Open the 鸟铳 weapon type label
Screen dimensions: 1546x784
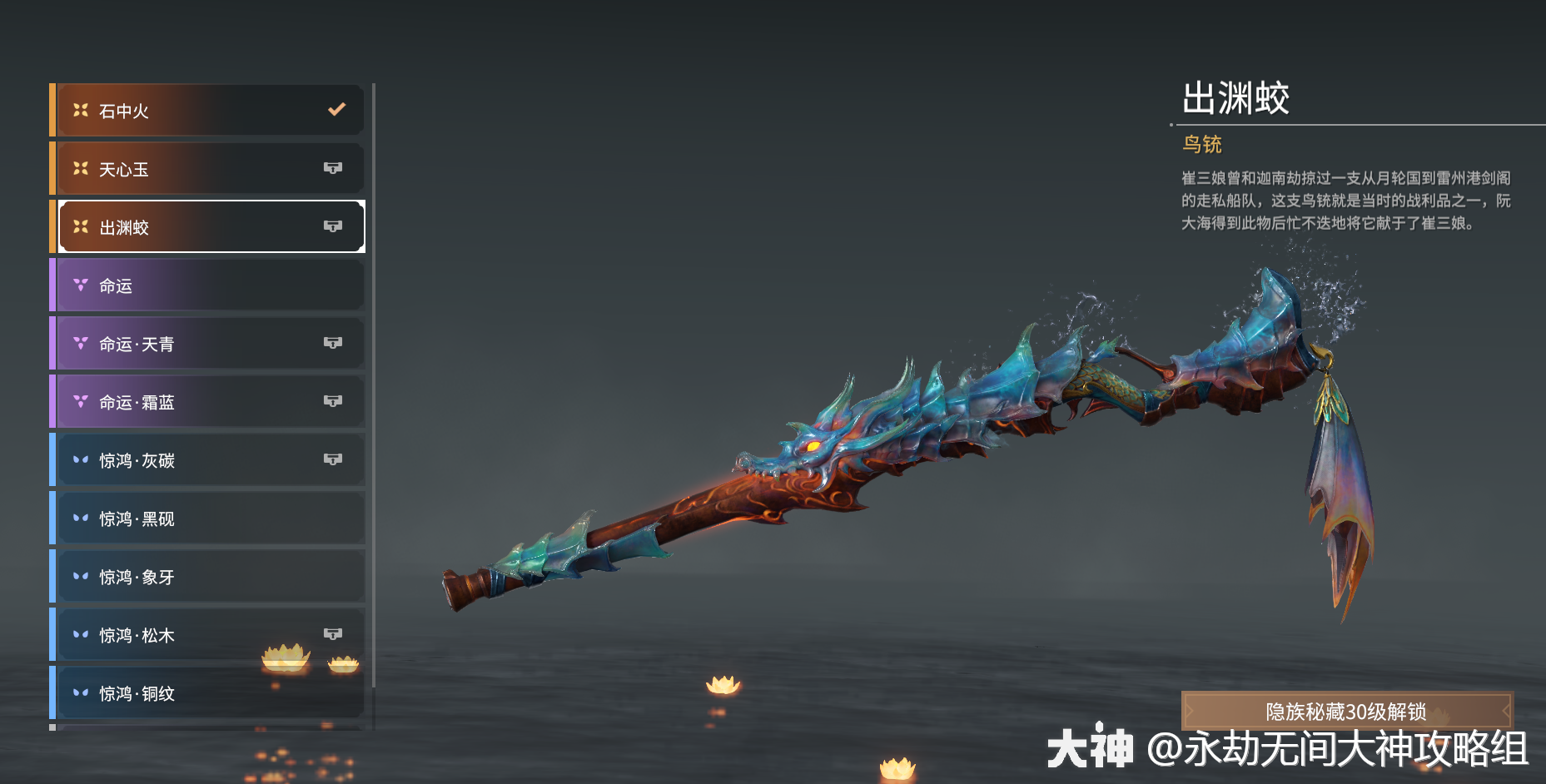[x=1202, y=144]
